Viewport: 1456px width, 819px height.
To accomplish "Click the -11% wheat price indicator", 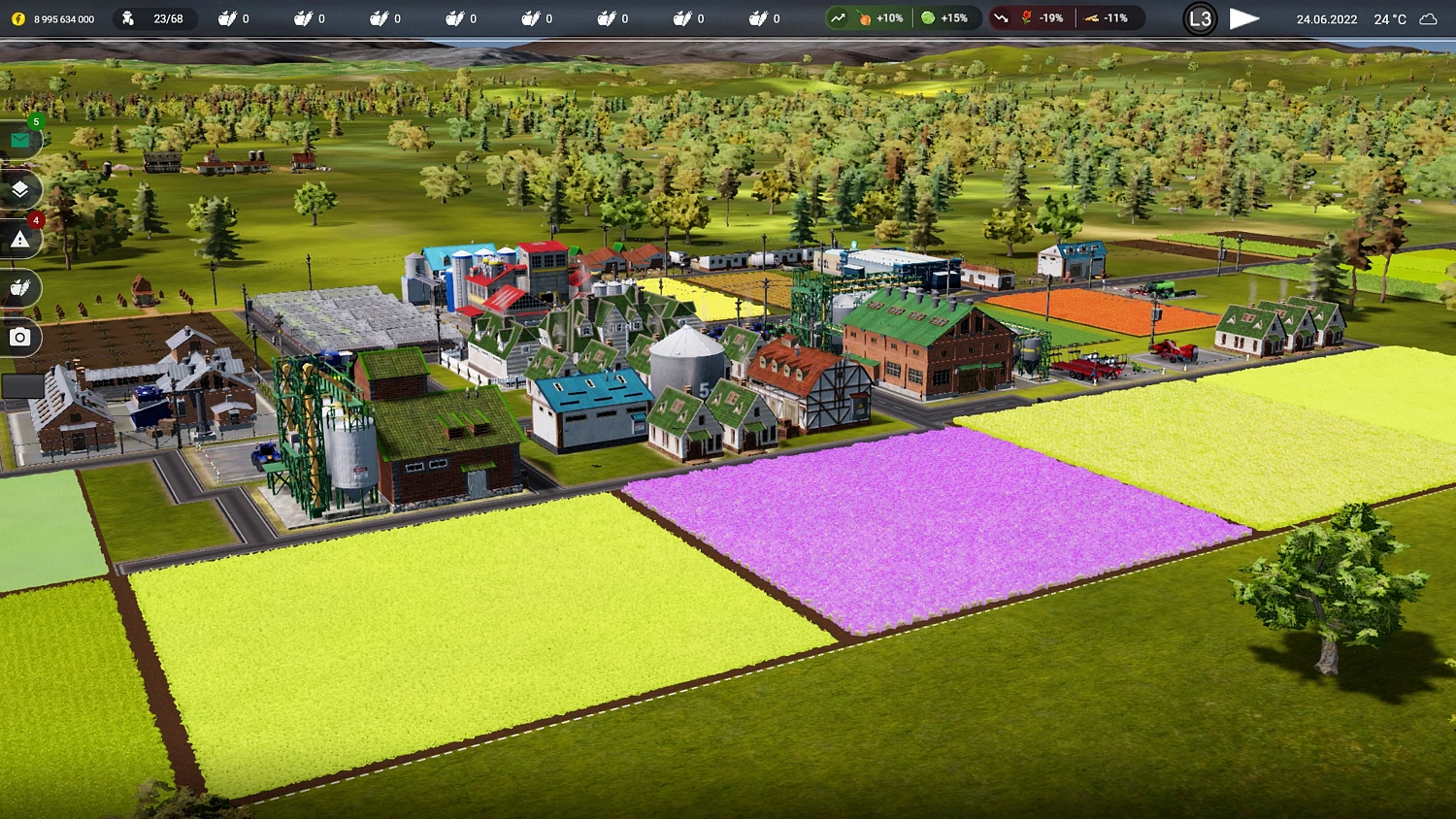I will click(1107, 17).
